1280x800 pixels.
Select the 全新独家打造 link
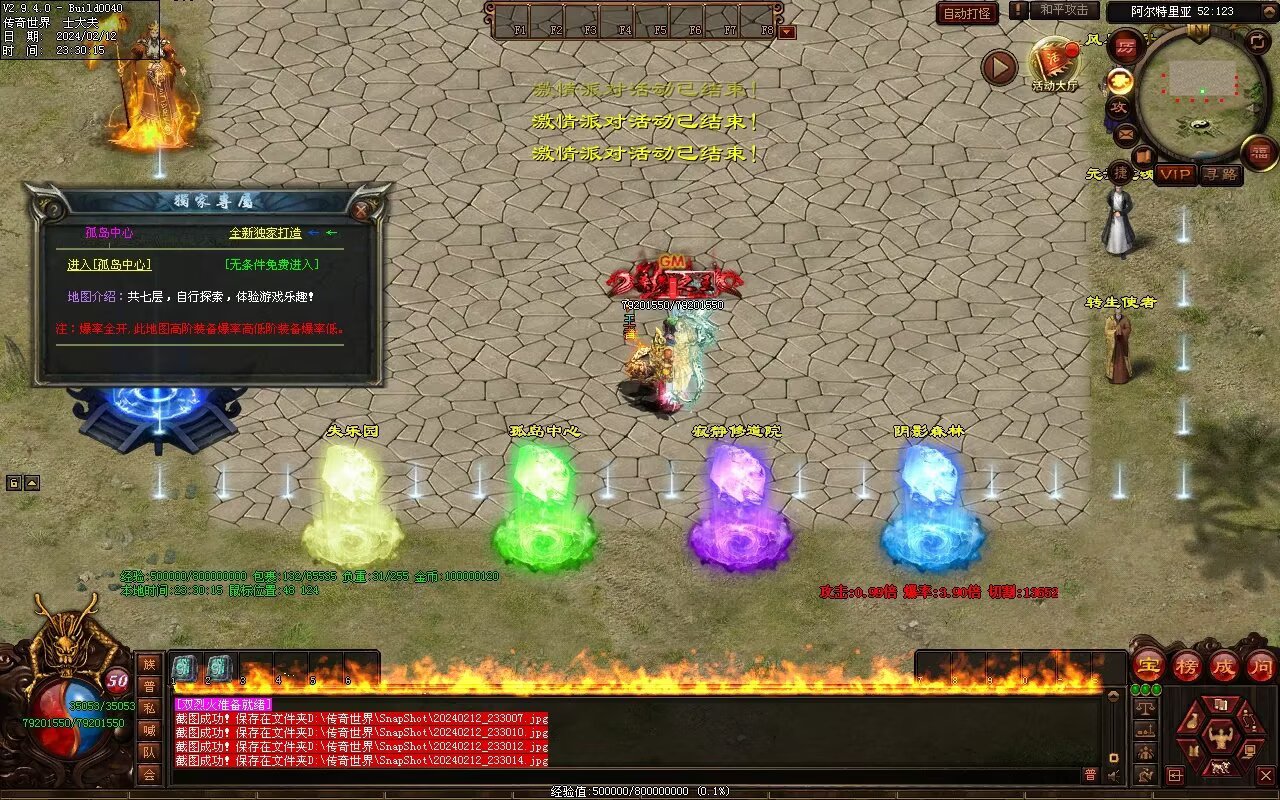[265, 233]
